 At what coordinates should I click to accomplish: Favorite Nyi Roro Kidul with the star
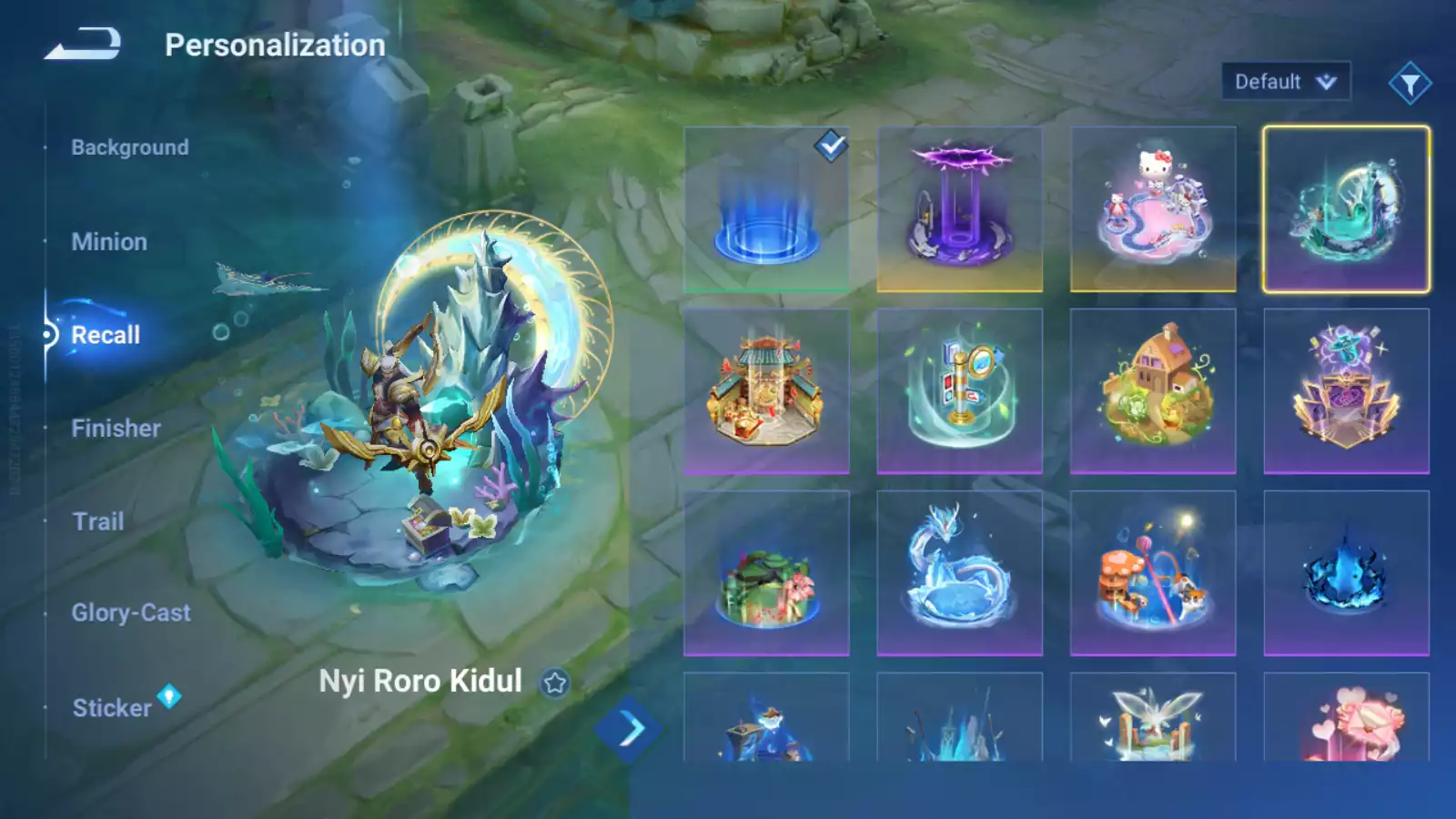[555, 682]
